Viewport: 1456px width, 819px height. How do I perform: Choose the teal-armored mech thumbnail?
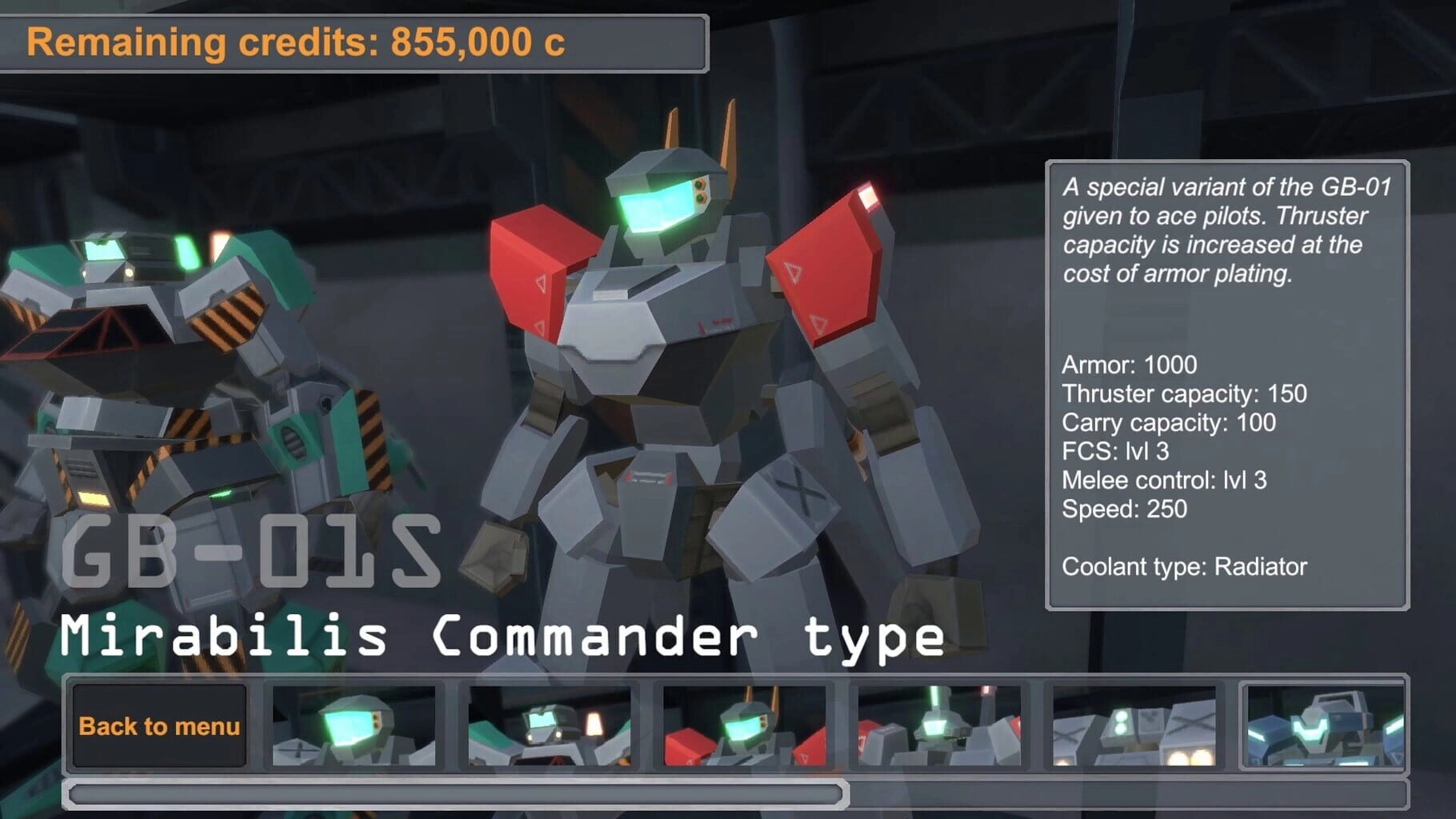(x=550, y=725)
